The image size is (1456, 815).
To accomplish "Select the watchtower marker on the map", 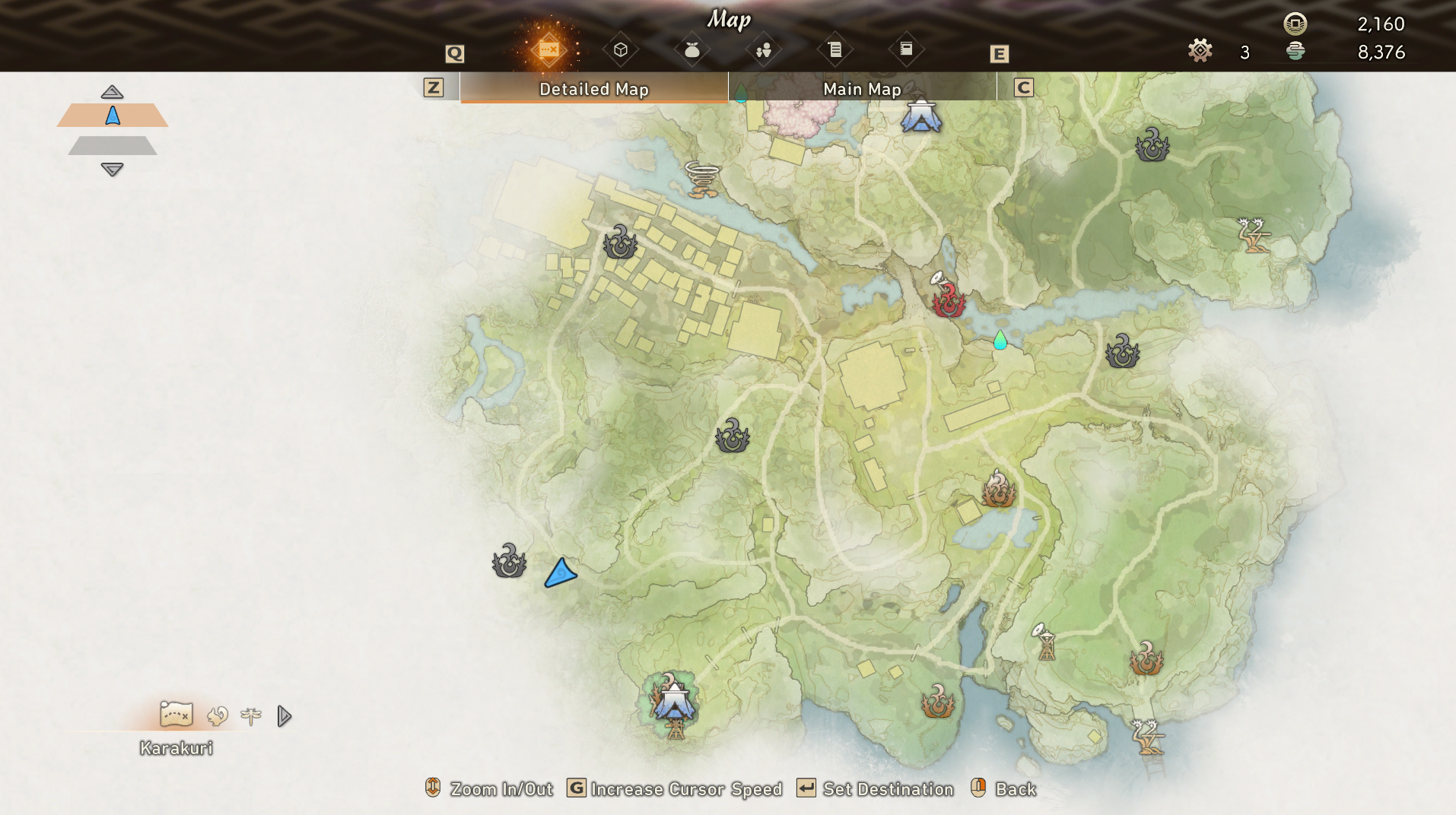I will (x=1046, y=643).
